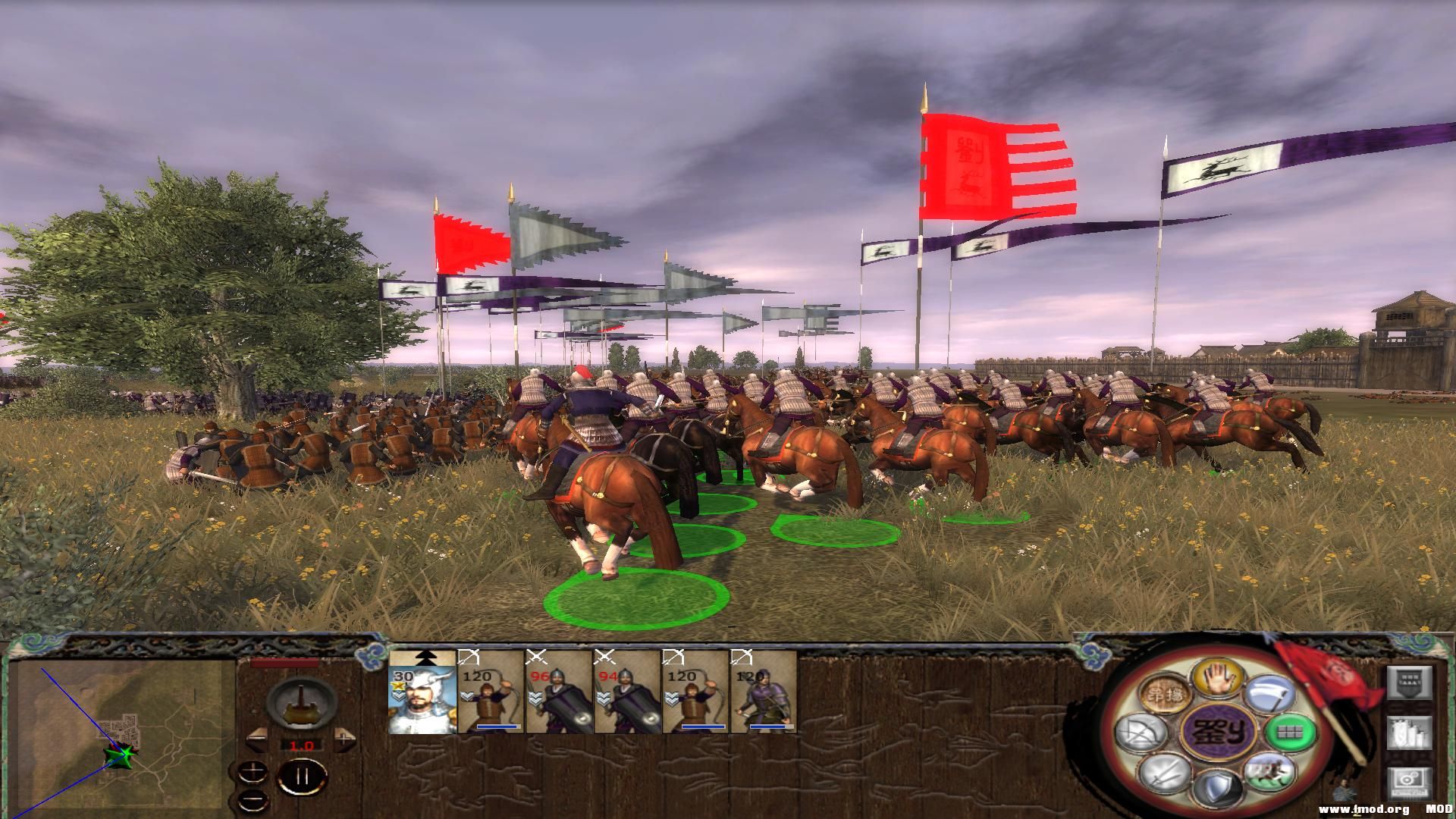Viewport: 1456px width, 819px height.
Task: Collapse the chevron on the first archer card
Action: 468,696
